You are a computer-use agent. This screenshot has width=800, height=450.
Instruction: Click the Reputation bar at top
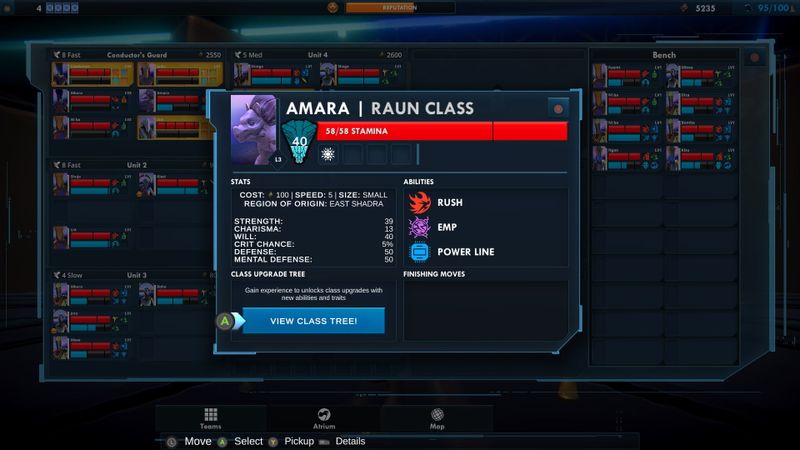point(399,8)
